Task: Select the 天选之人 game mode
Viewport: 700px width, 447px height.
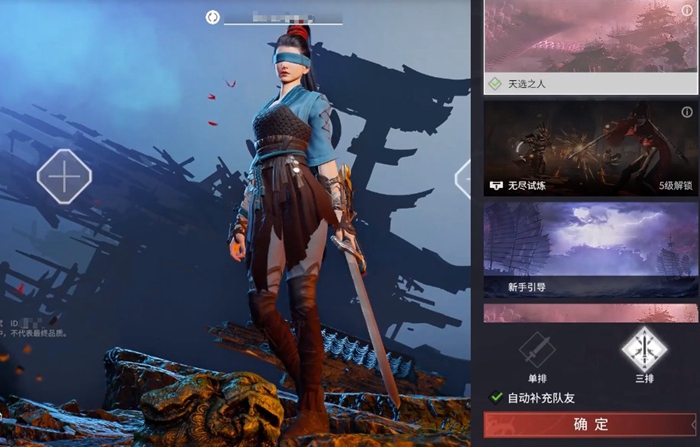Action: (590, 48)
